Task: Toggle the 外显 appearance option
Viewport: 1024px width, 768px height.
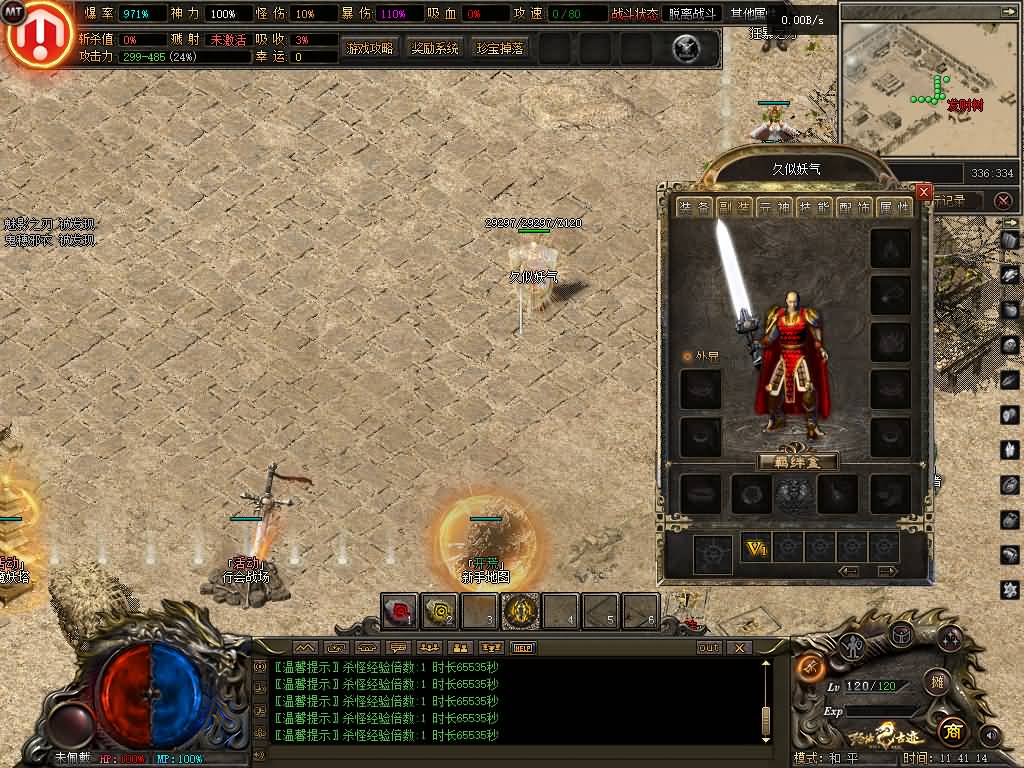Action: [x=687, y=356]
